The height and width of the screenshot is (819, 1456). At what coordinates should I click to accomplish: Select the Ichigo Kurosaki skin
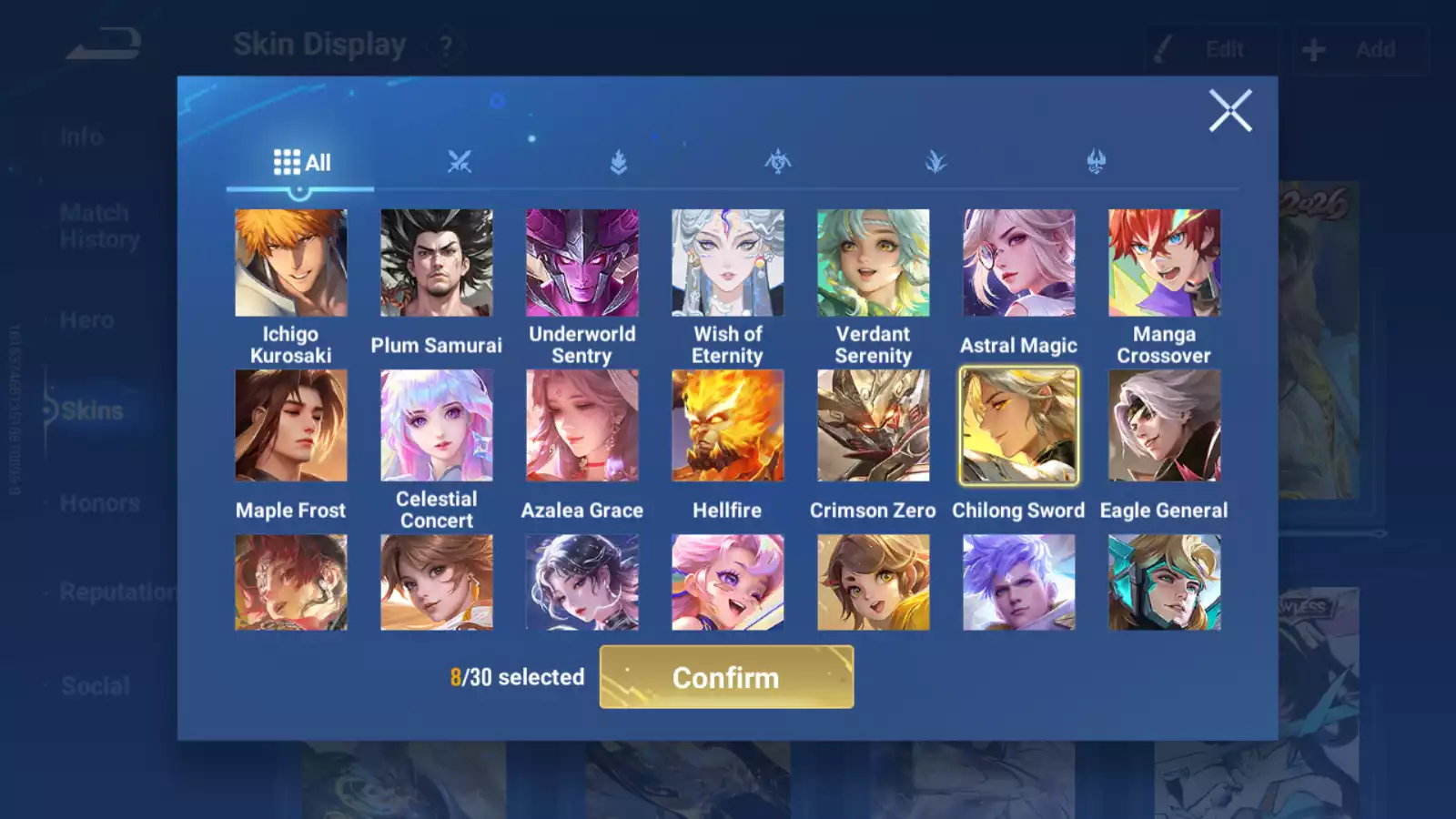tap(291, 262)
